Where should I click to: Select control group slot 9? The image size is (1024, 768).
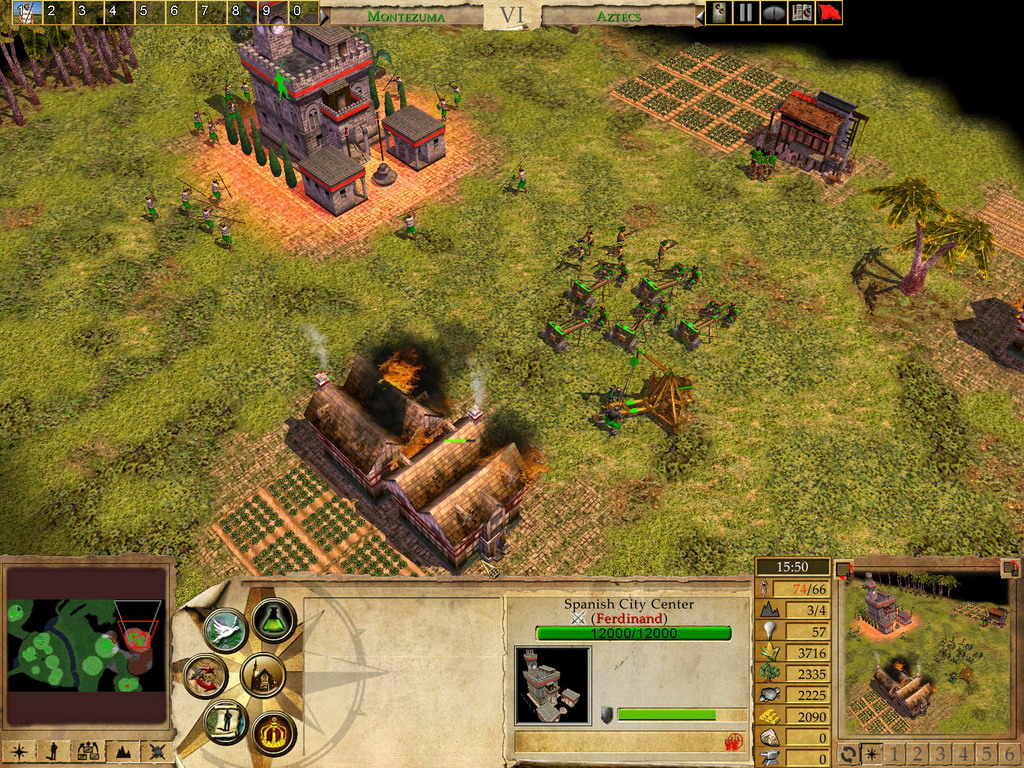coord(265,13)
